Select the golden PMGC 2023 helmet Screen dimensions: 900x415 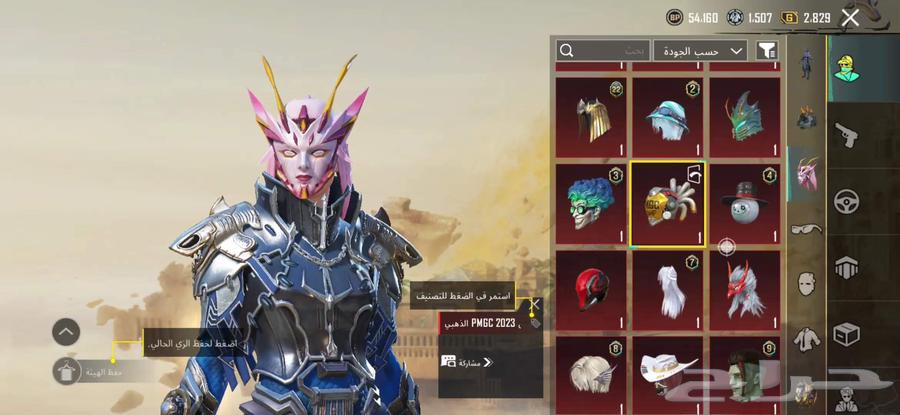point(667,204)
